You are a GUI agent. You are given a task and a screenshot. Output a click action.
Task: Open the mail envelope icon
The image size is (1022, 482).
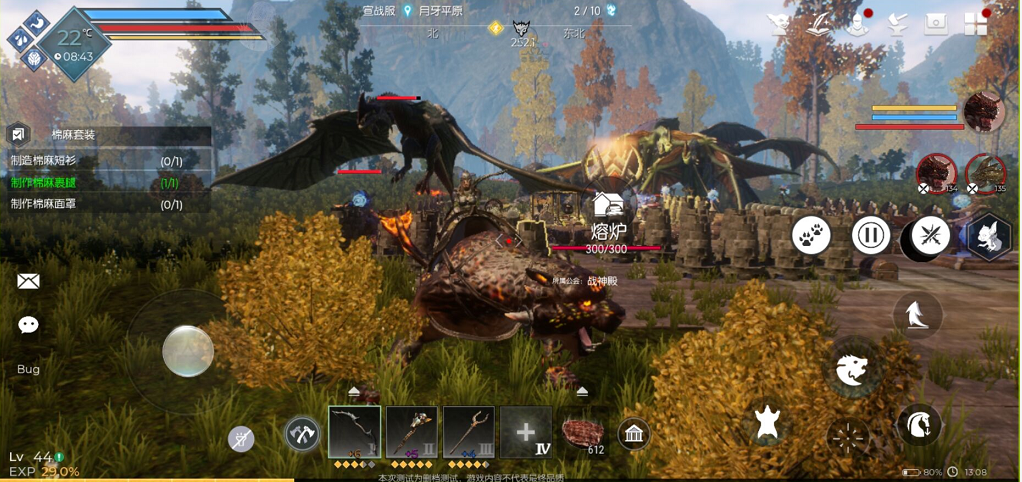pos(28,281)
